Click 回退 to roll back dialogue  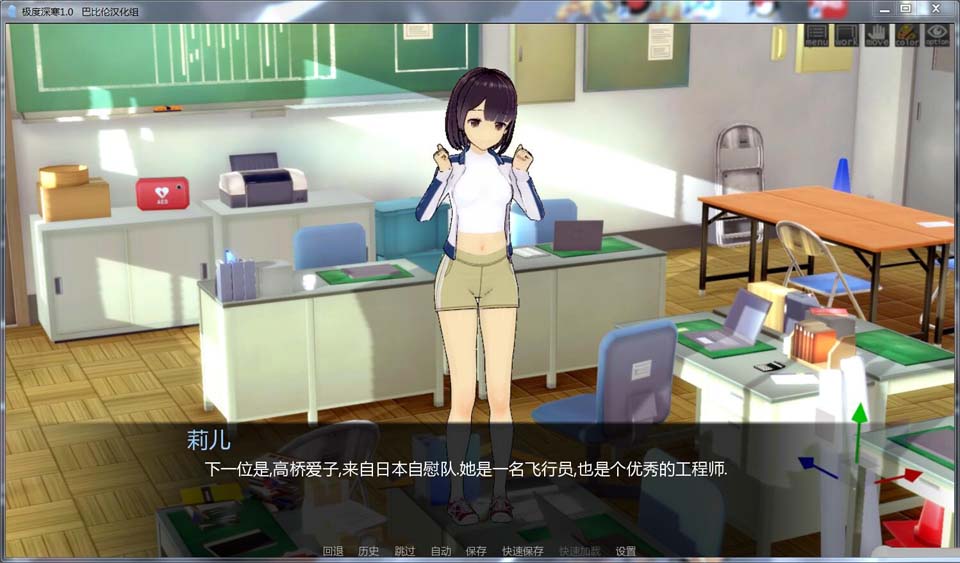333,551
